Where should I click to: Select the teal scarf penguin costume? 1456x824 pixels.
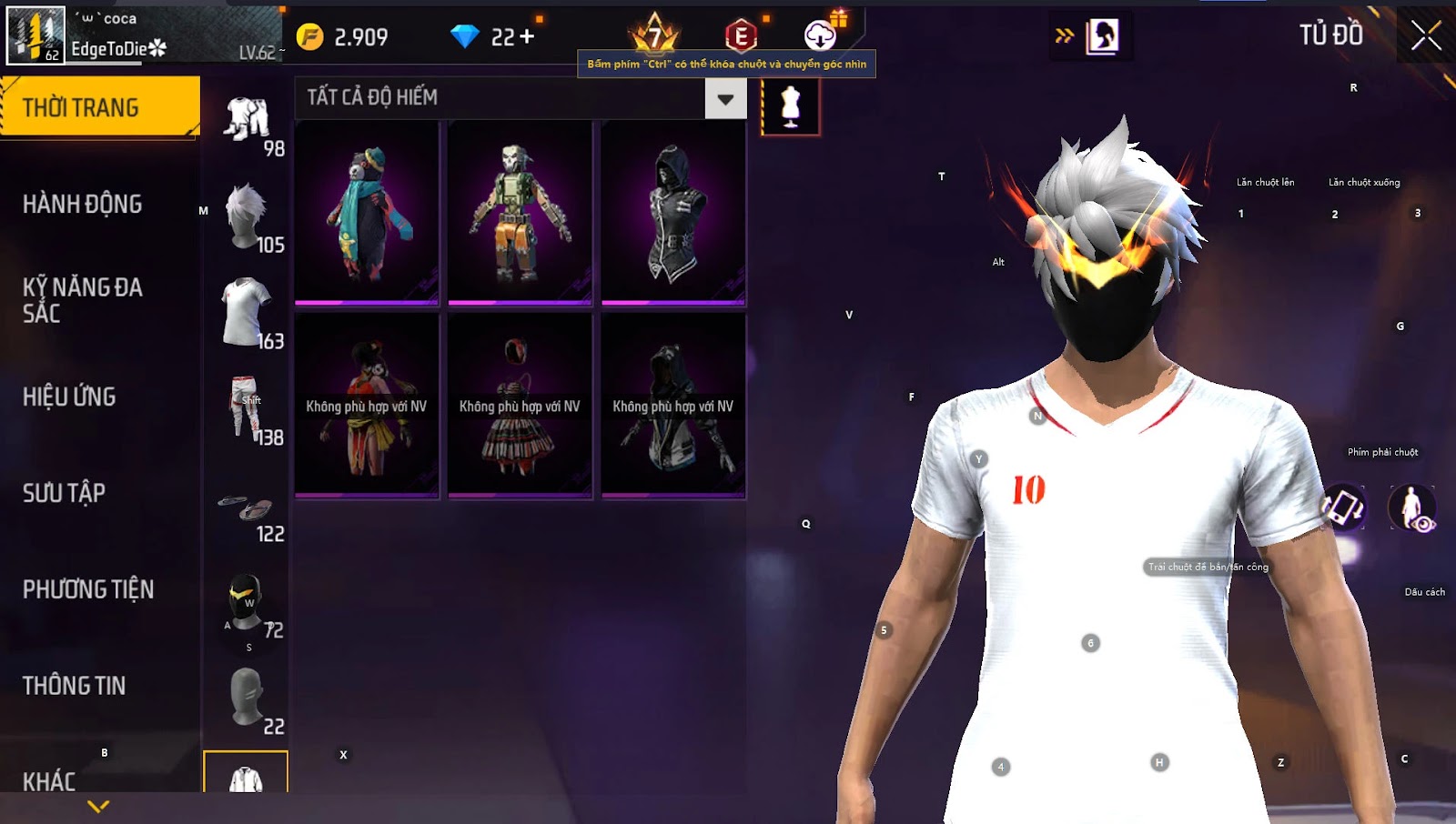(x=367, y=215)
